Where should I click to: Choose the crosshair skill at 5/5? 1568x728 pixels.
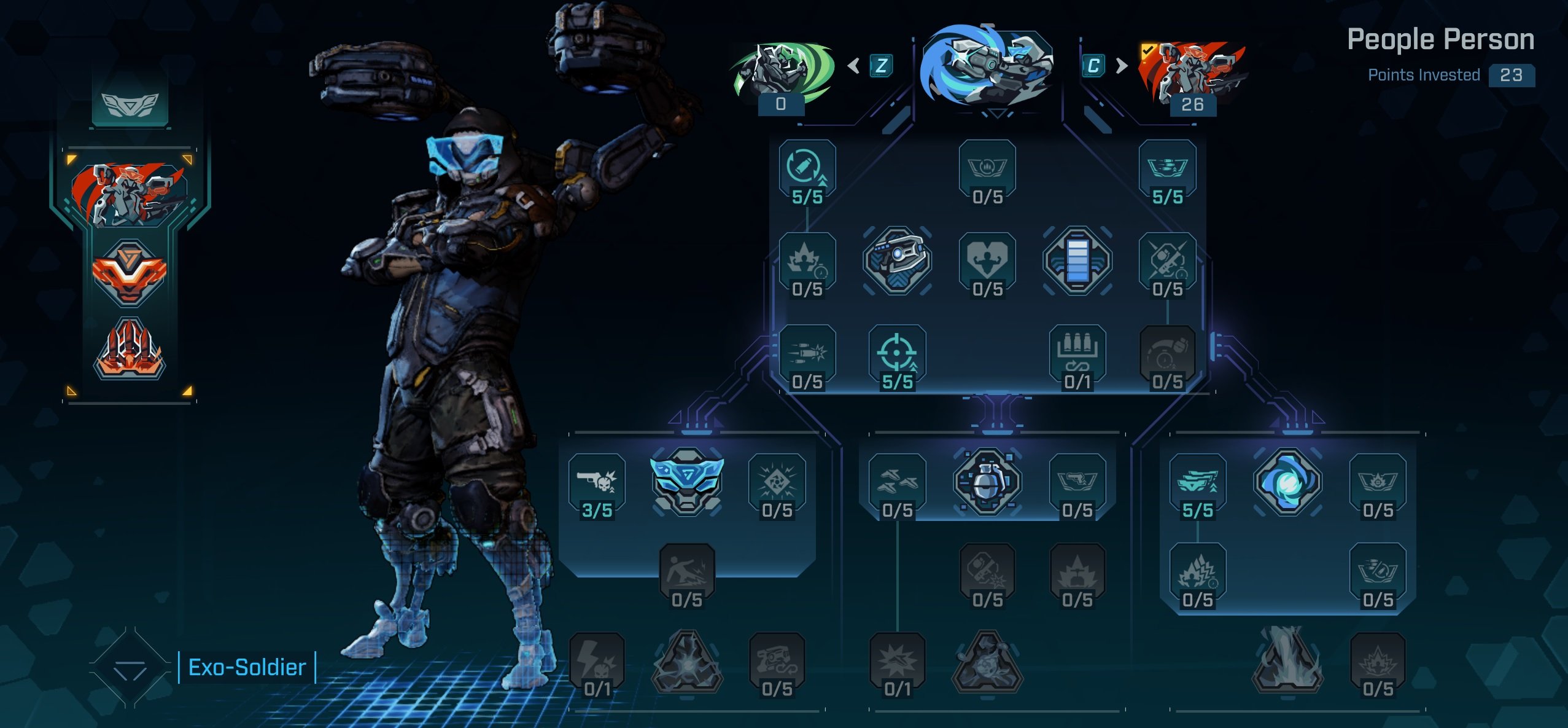coord(897,356)
